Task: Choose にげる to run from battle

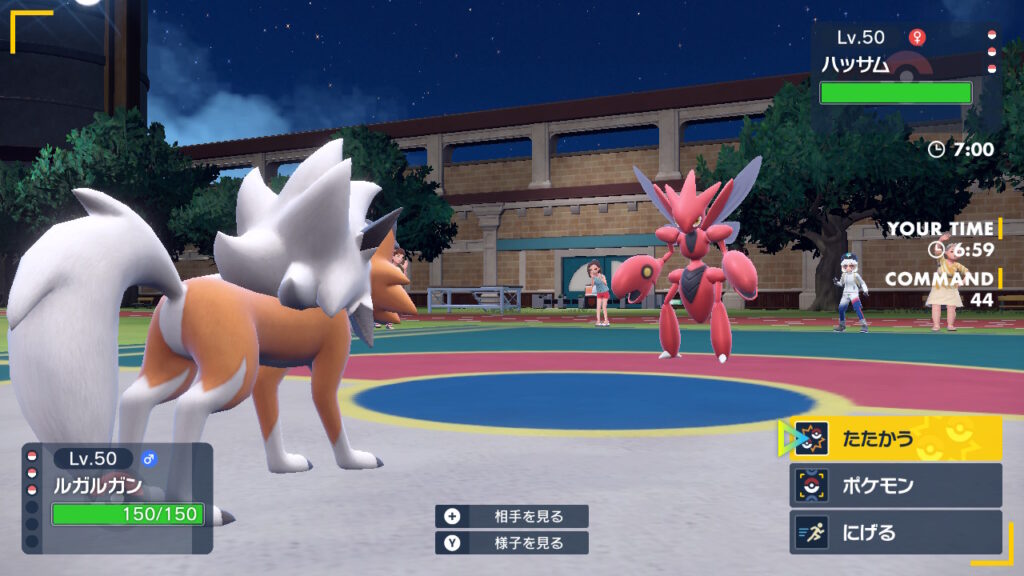Action: coord(895,532)
